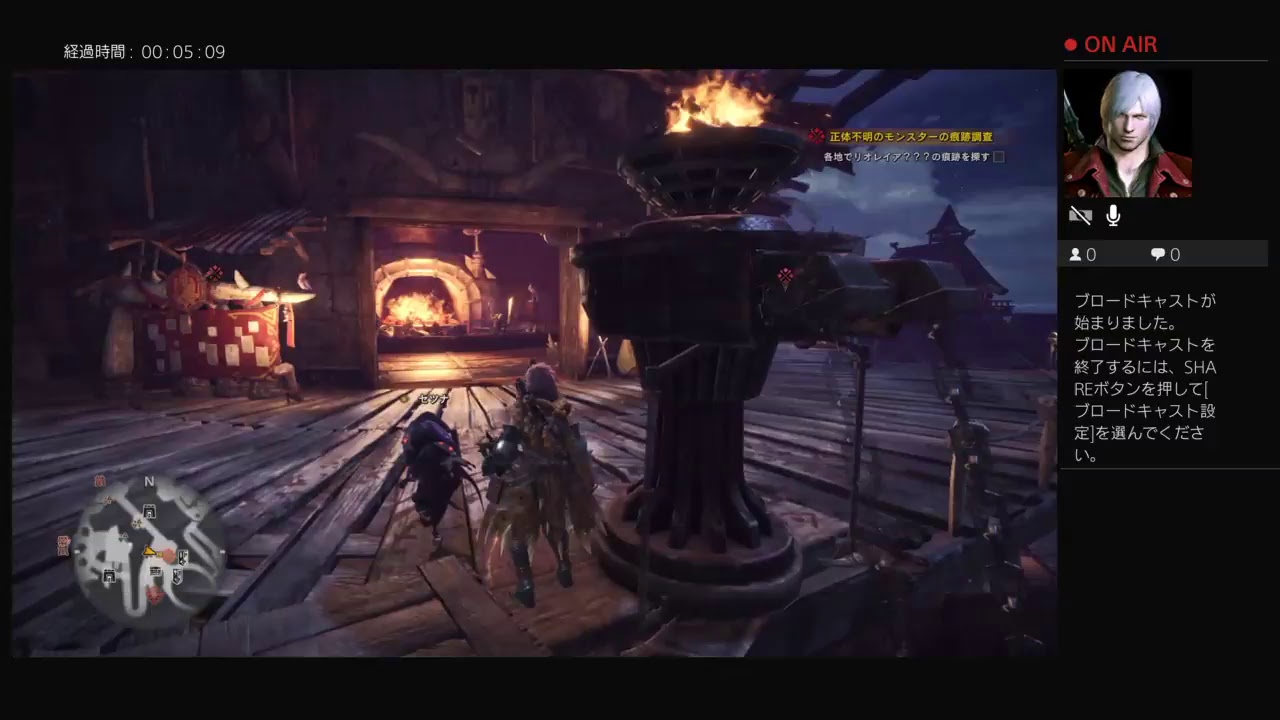The height and width of the screenshot is (720, 1280).
Task: Click the gate icon near the minimap center
Action: point(149,510)
